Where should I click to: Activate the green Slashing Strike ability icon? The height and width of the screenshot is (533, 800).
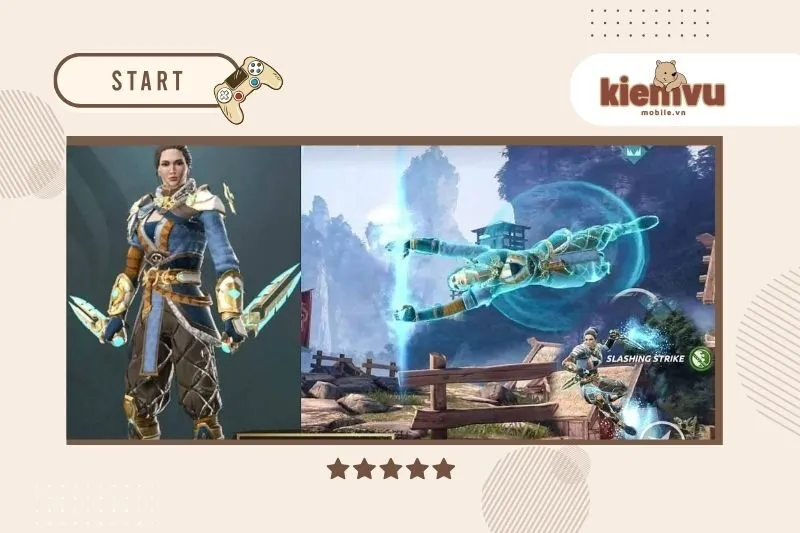coord(702,357)
